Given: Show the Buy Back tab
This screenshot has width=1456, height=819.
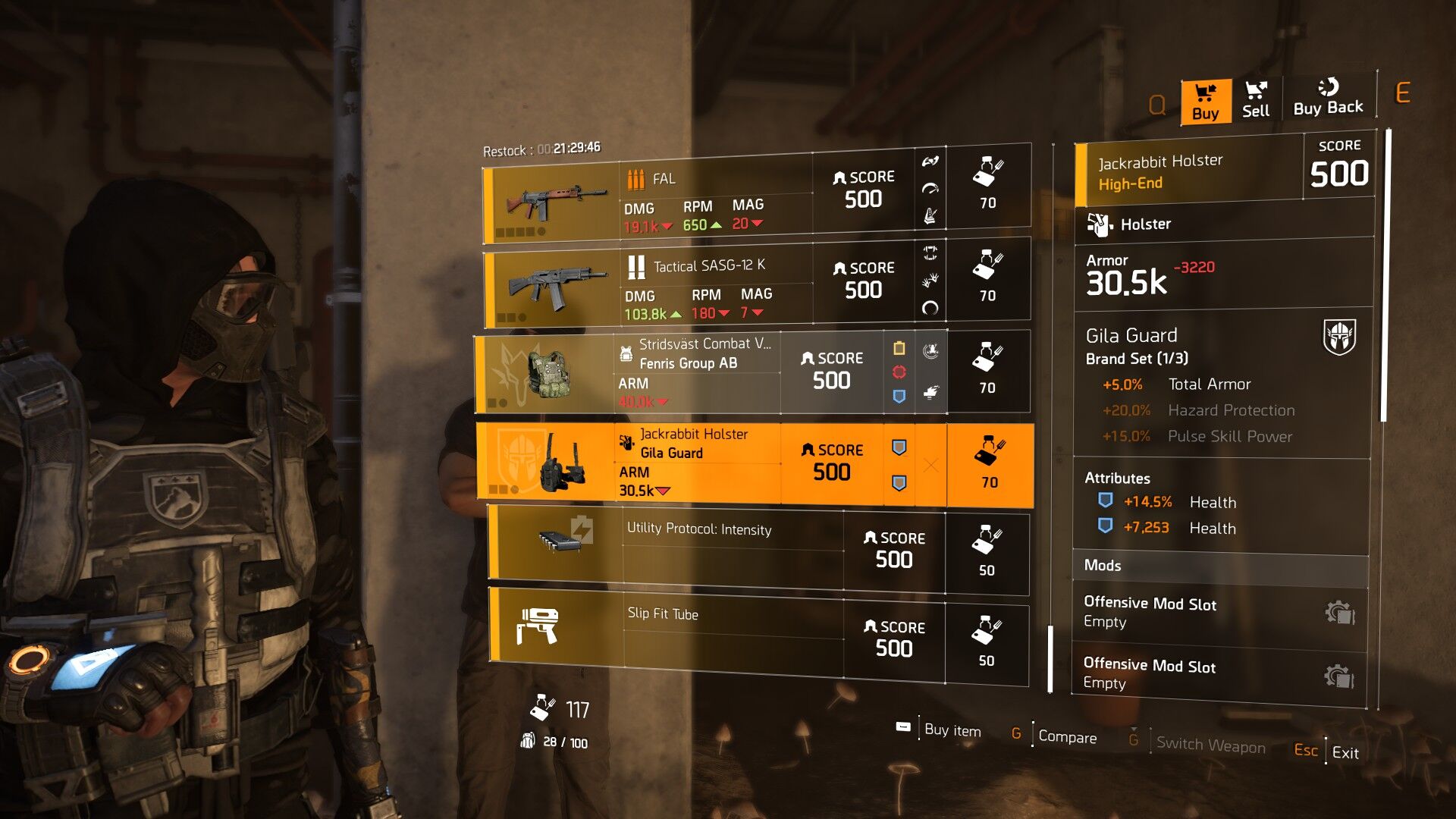Looking at the screenshot, I should tap(1328, 99).
